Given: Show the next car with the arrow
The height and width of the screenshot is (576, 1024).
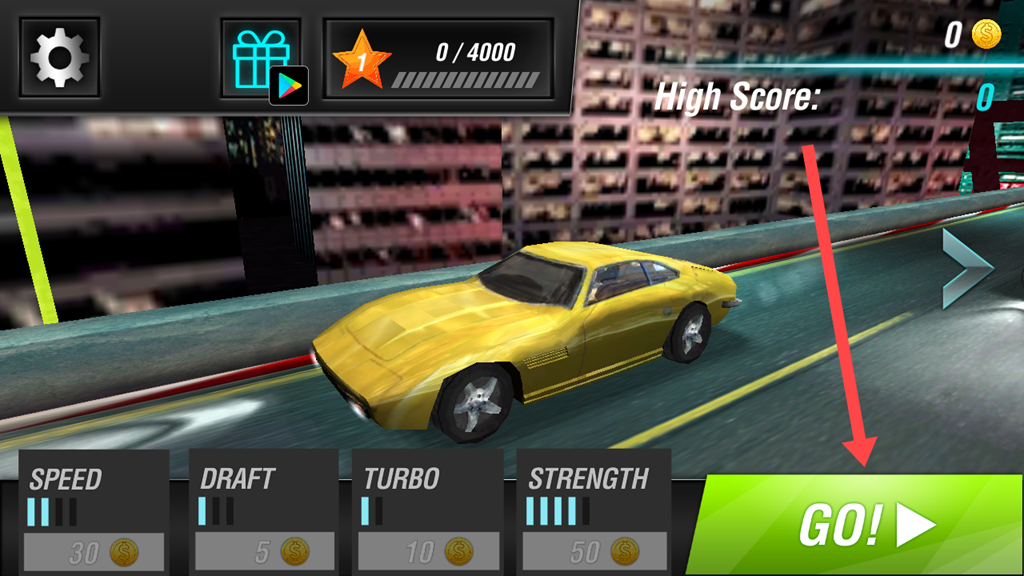Looking at the screenshot, I should 965,269.
